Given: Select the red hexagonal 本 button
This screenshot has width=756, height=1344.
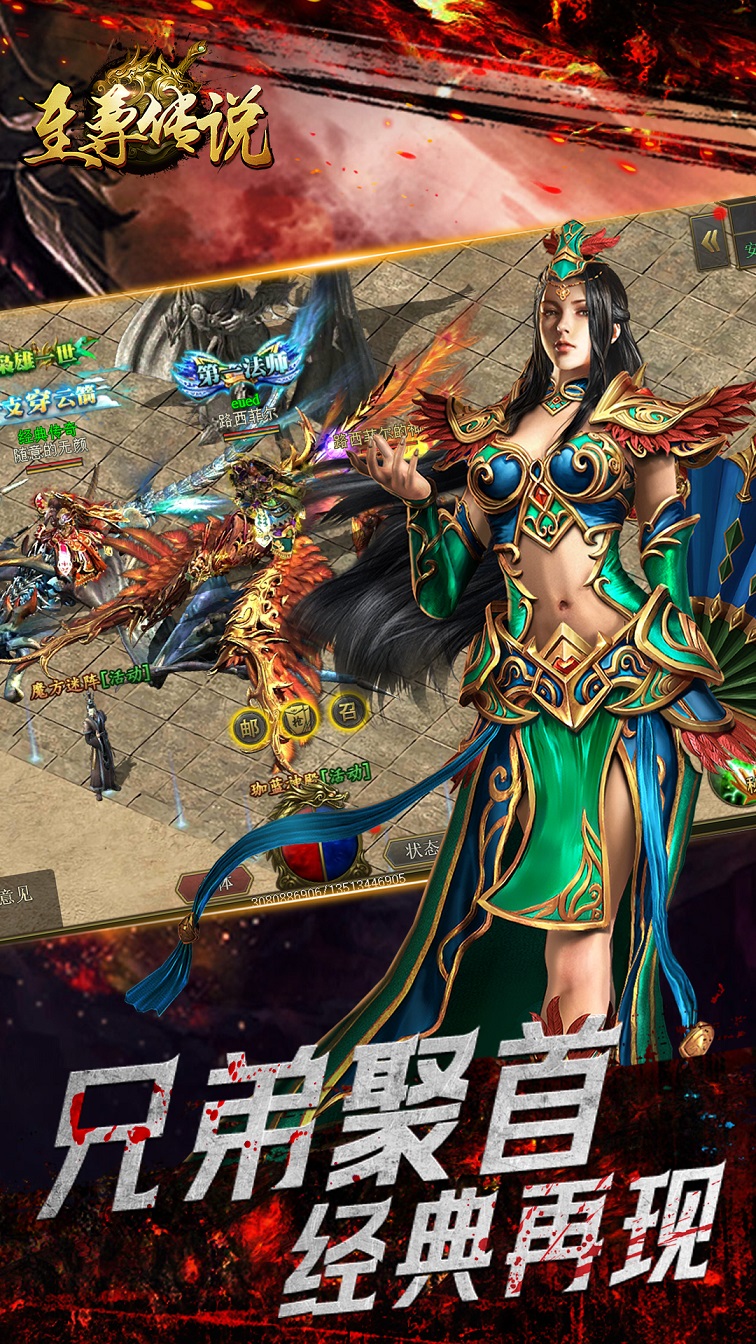Looking at the screenshot, I should [x=215, y=882].
